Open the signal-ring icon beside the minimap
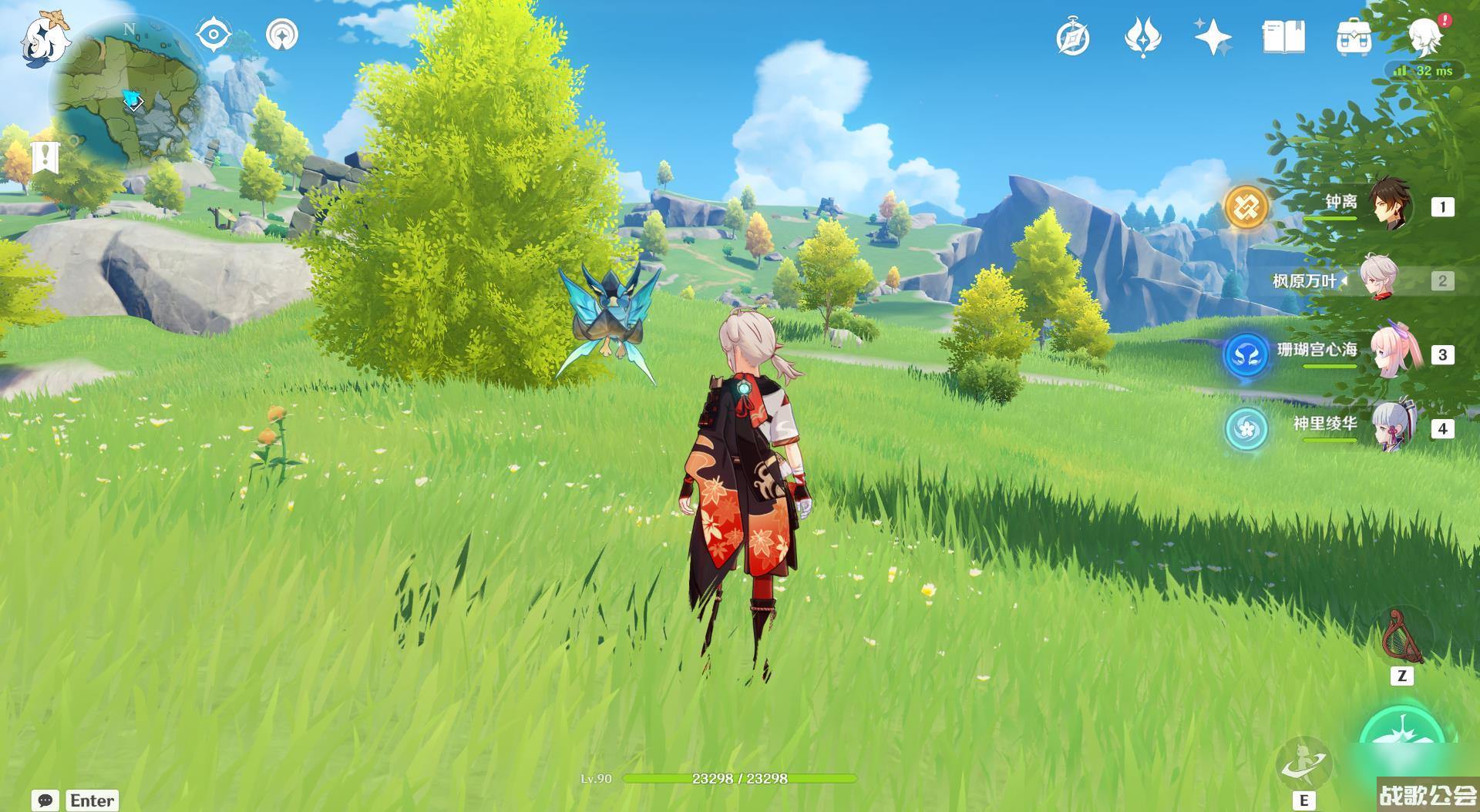 tap(282, 35)
